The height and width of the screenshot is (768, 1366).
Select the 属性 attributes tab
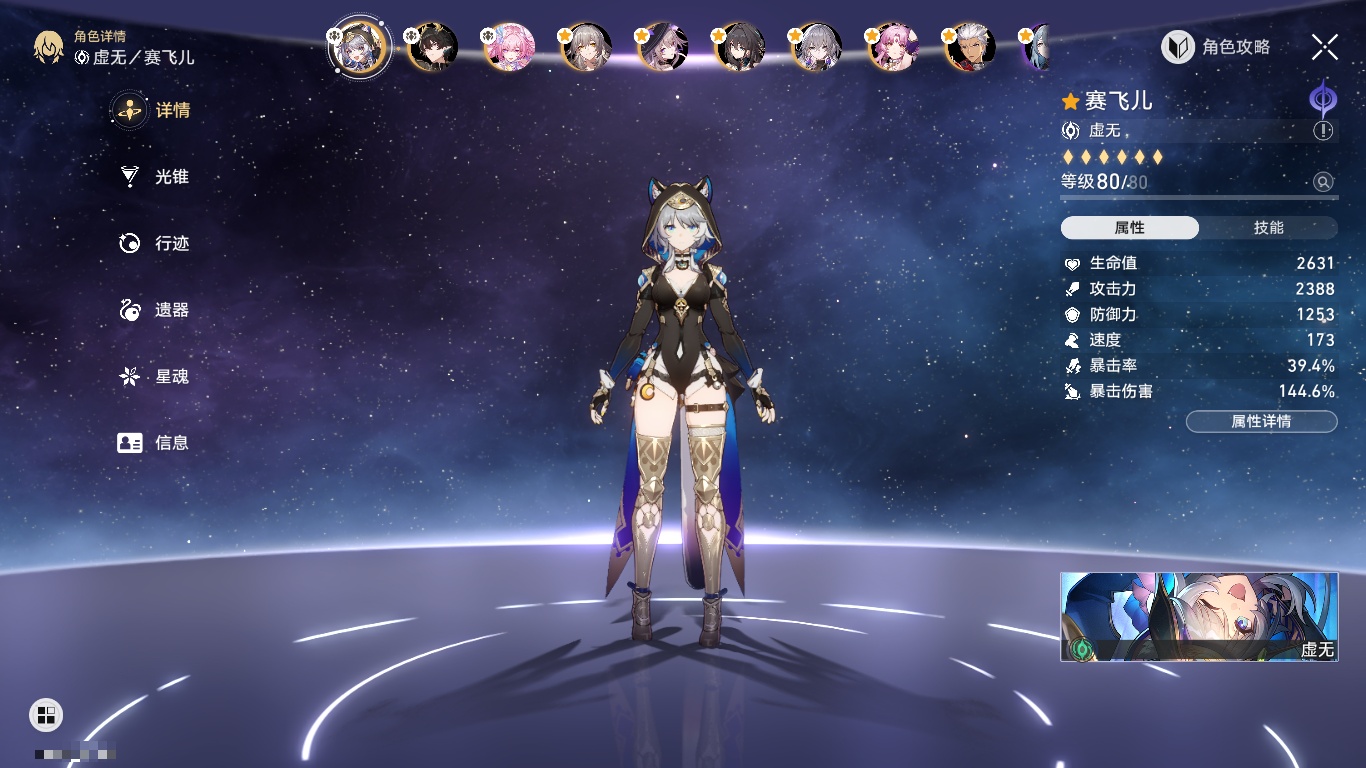click(x=1130, y=228)
